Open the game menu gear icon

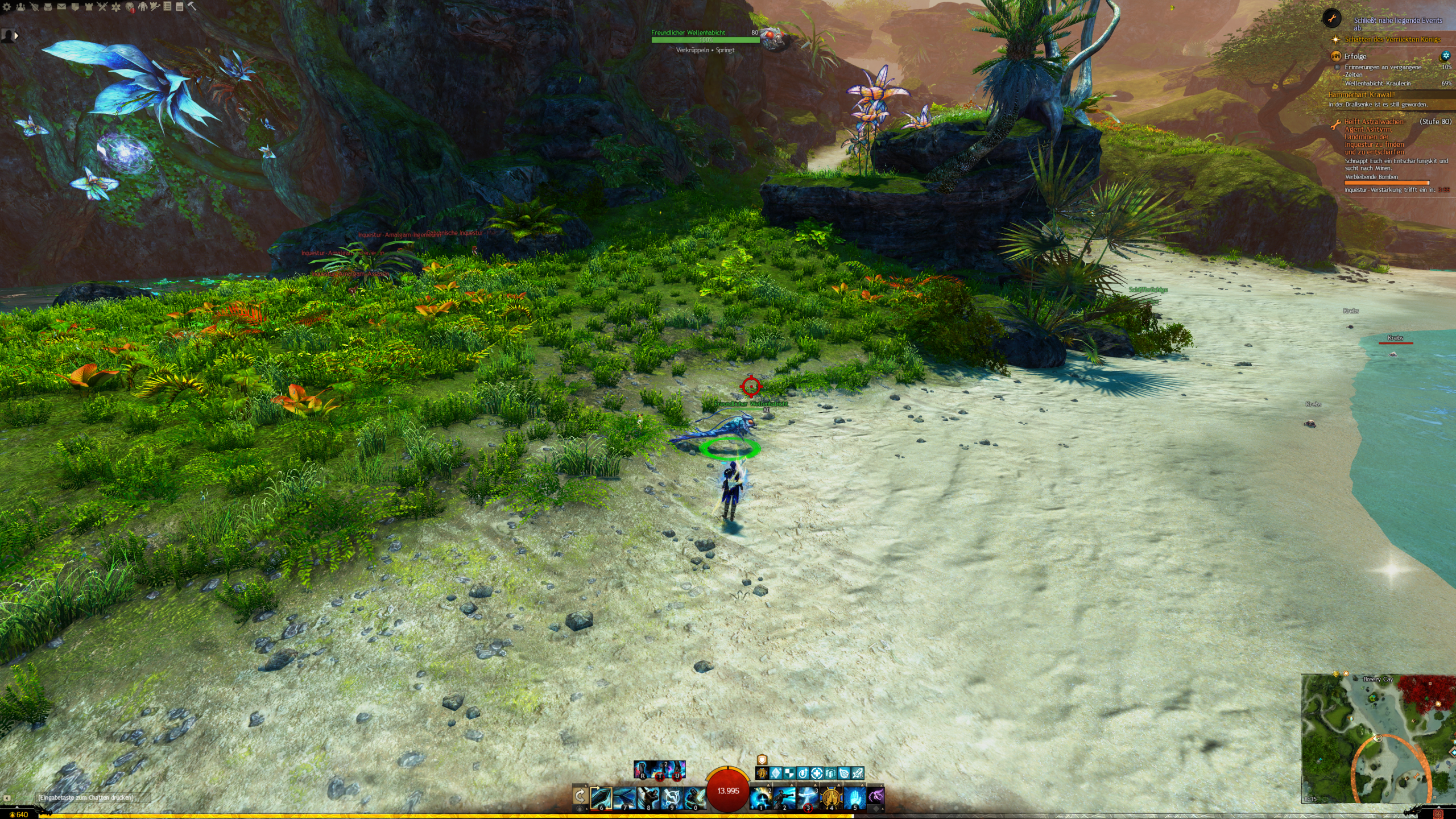[7, 7]
